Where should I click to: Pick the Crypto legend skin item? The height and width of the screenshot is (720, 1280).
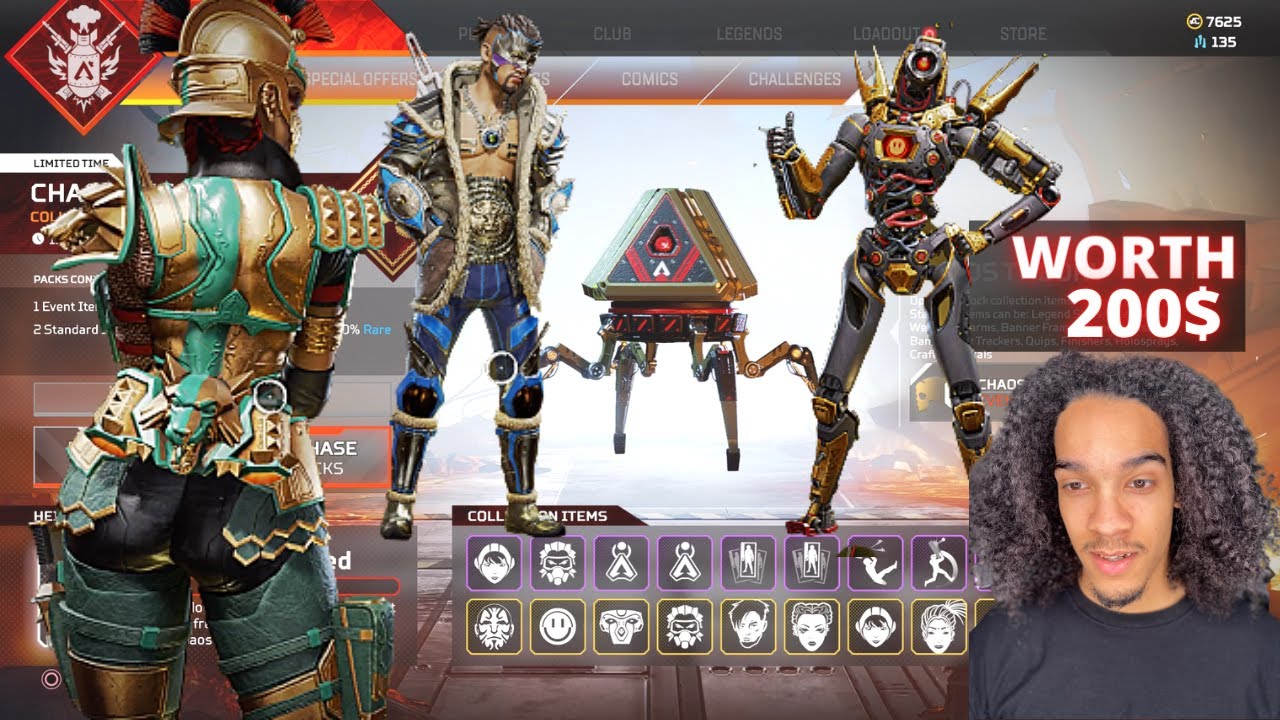748,627
